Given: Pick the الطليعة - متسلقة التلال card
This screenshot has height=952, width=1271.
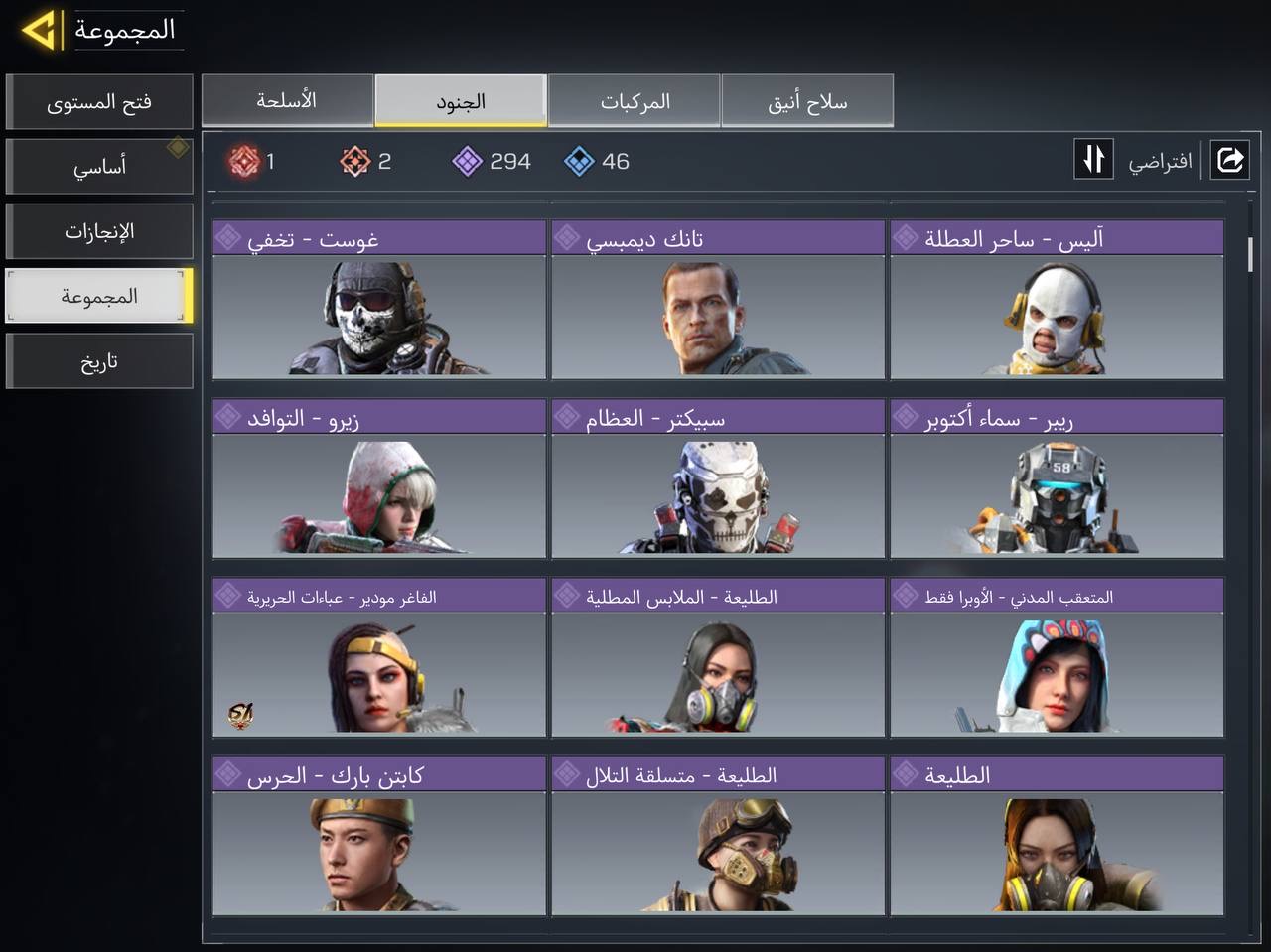Looking at the screenshot, I should (x=718, y=836).
